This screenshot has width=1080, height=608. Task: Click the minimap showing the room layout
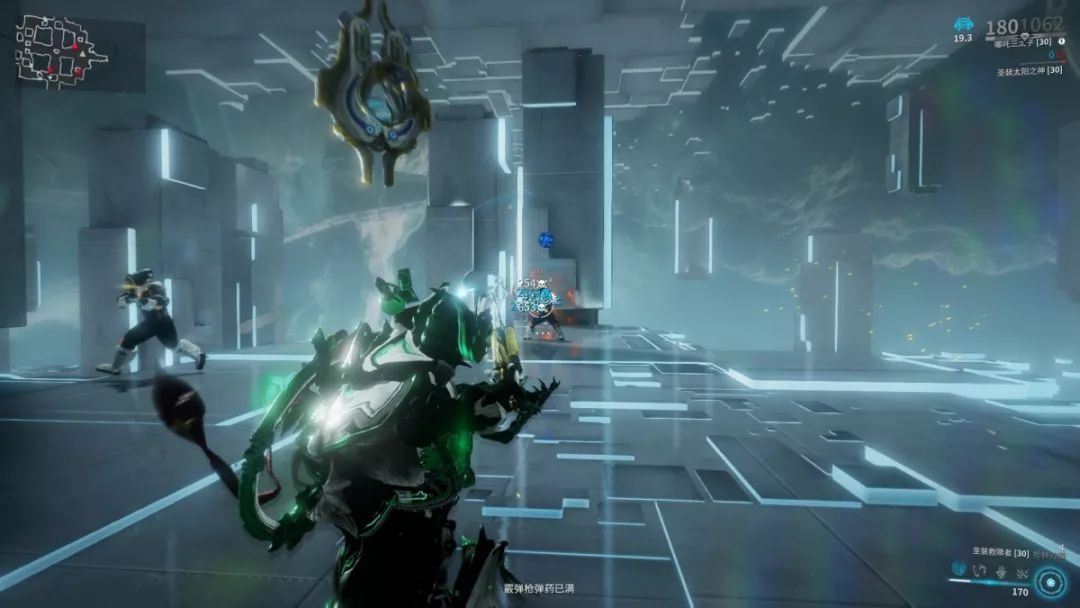click(x=60, y=50)
